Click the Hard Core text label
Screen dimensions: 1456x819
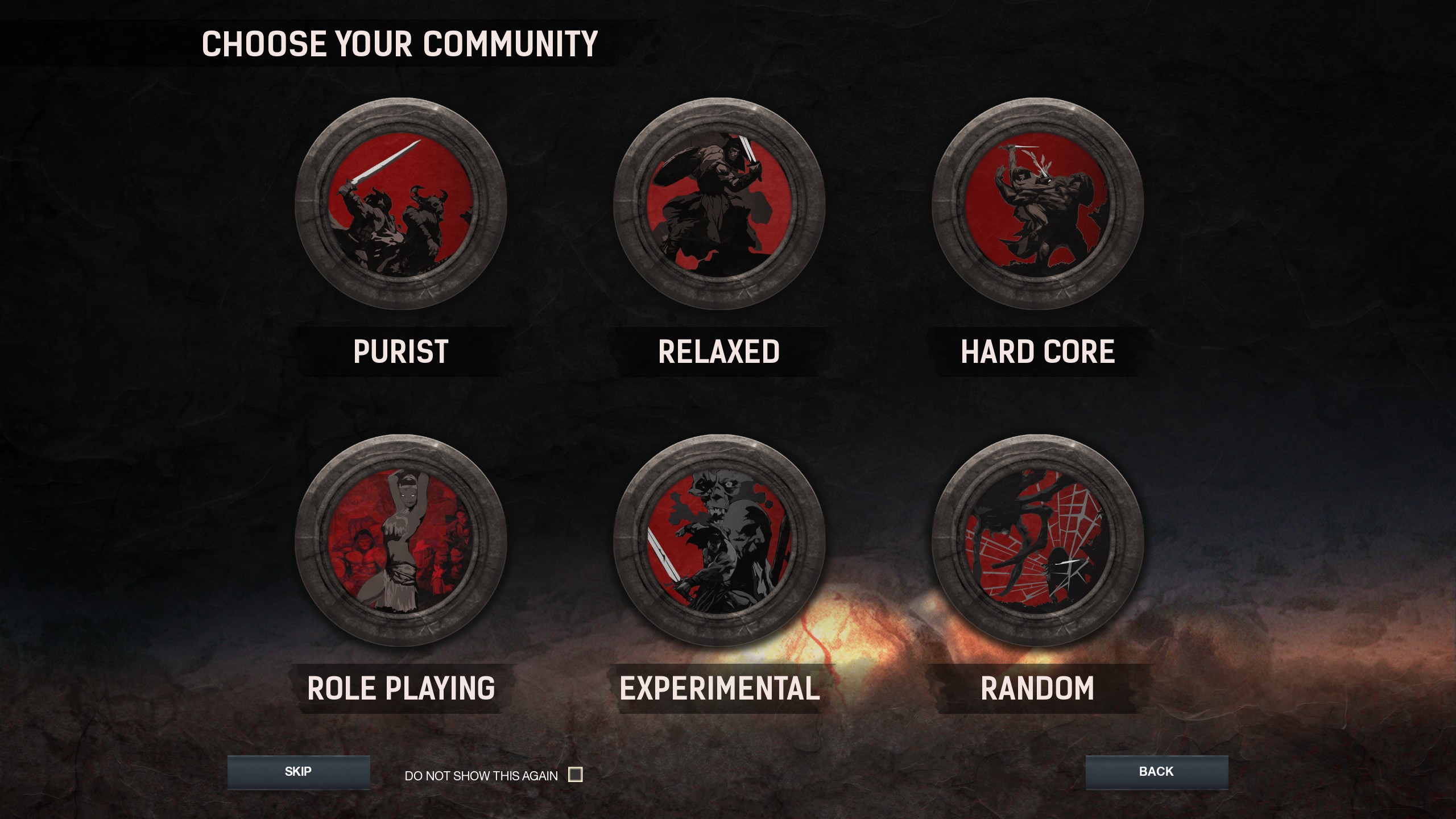click(x=1037, y=351)
